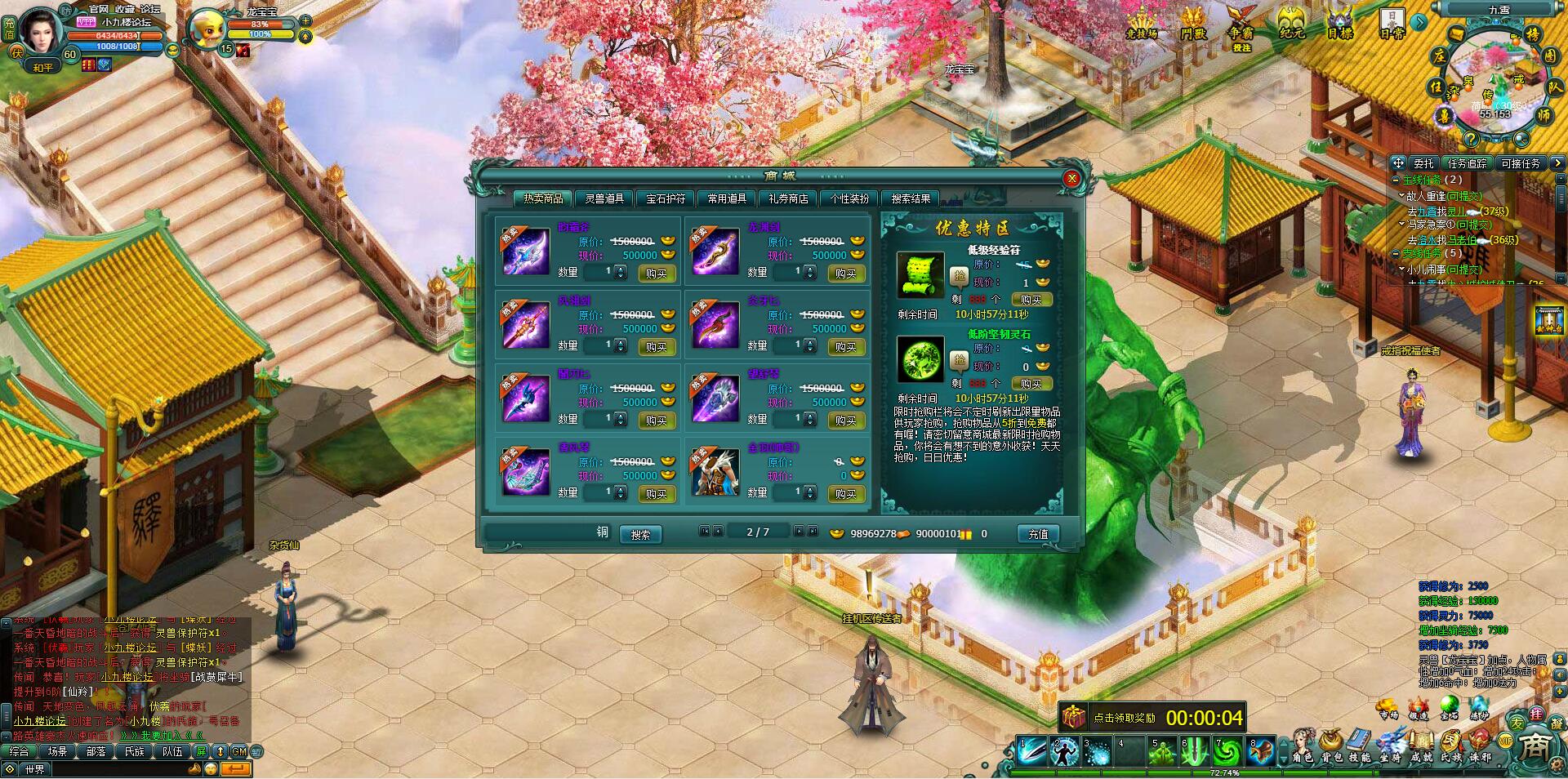Image resolution: width=1568 pixels, height=779 pixels.
Task: Select the 礼券商店 tab
Action: coord(788,198)
